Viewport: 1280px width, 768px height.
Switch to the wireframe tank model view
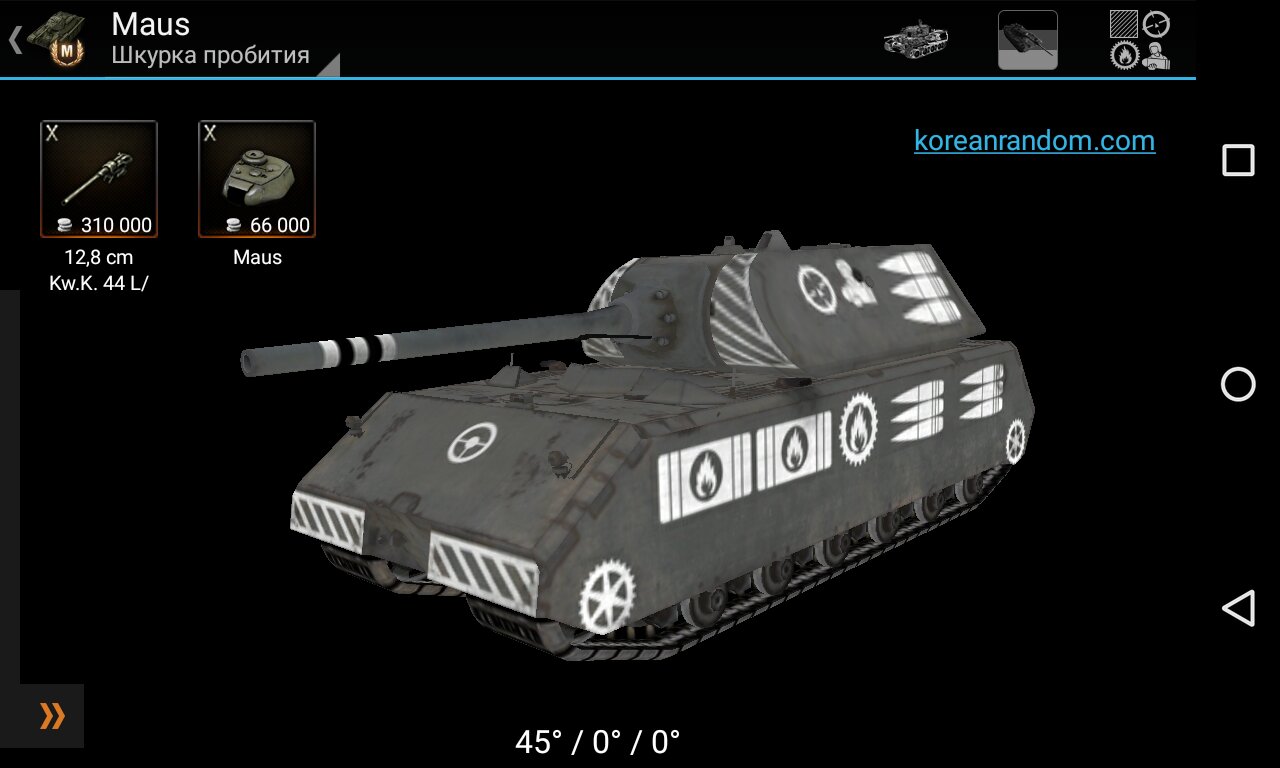click(915, 39)
